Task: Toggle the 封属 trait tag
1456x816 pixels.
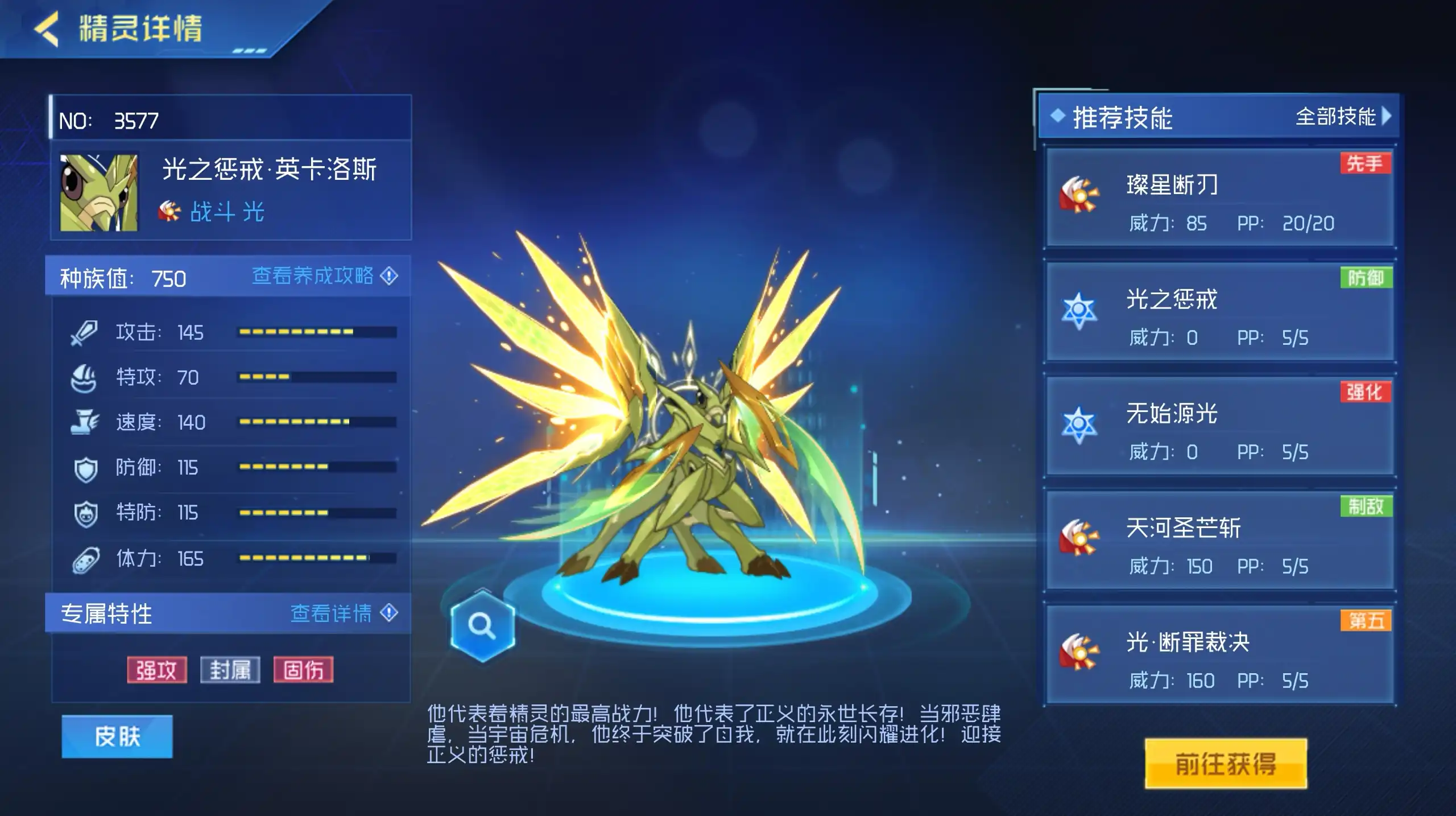Action: (231, 670)
